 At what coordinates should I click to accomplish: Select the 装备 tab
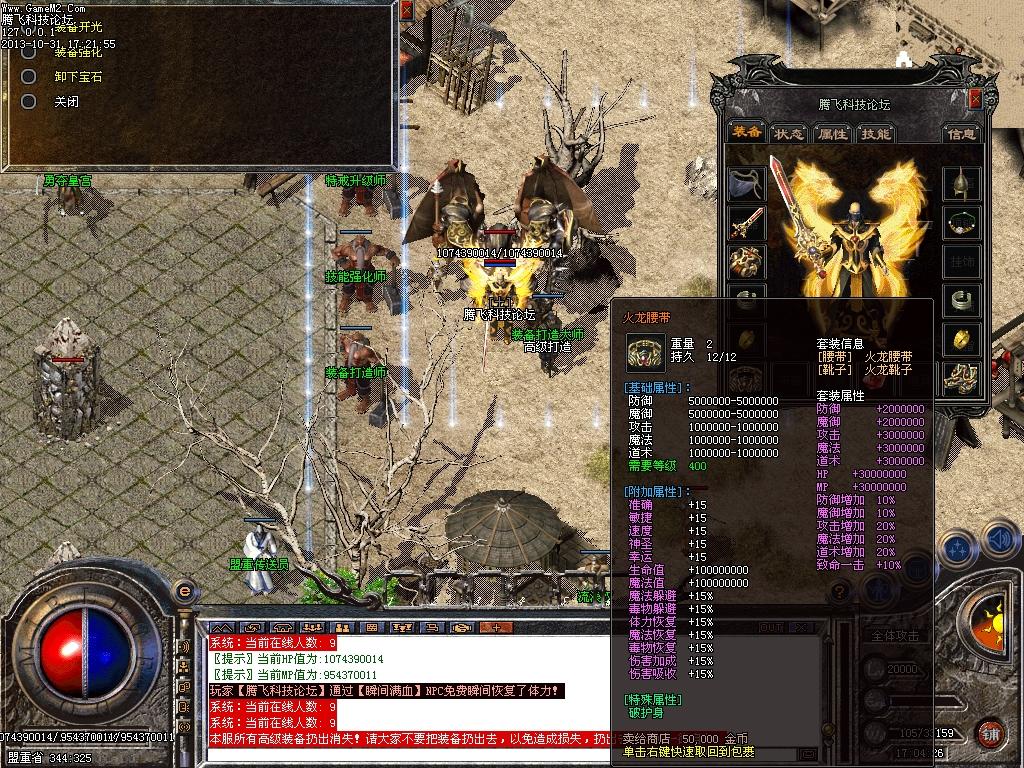coord(746,133)
